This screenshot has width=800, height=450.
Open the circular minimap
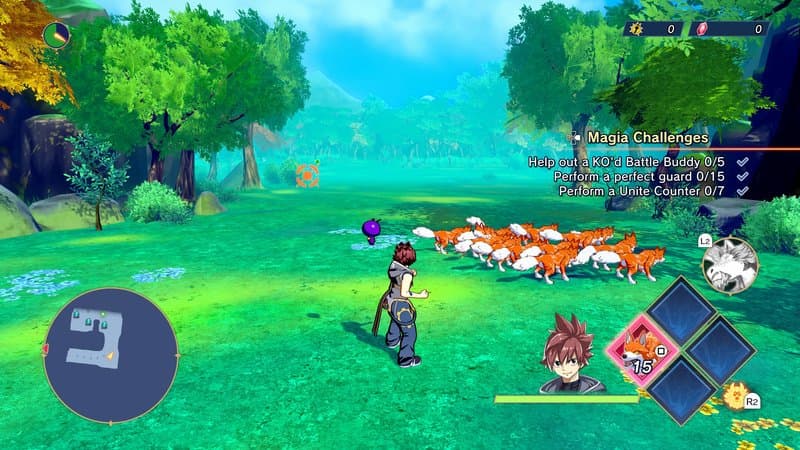(x=111, y=355)
